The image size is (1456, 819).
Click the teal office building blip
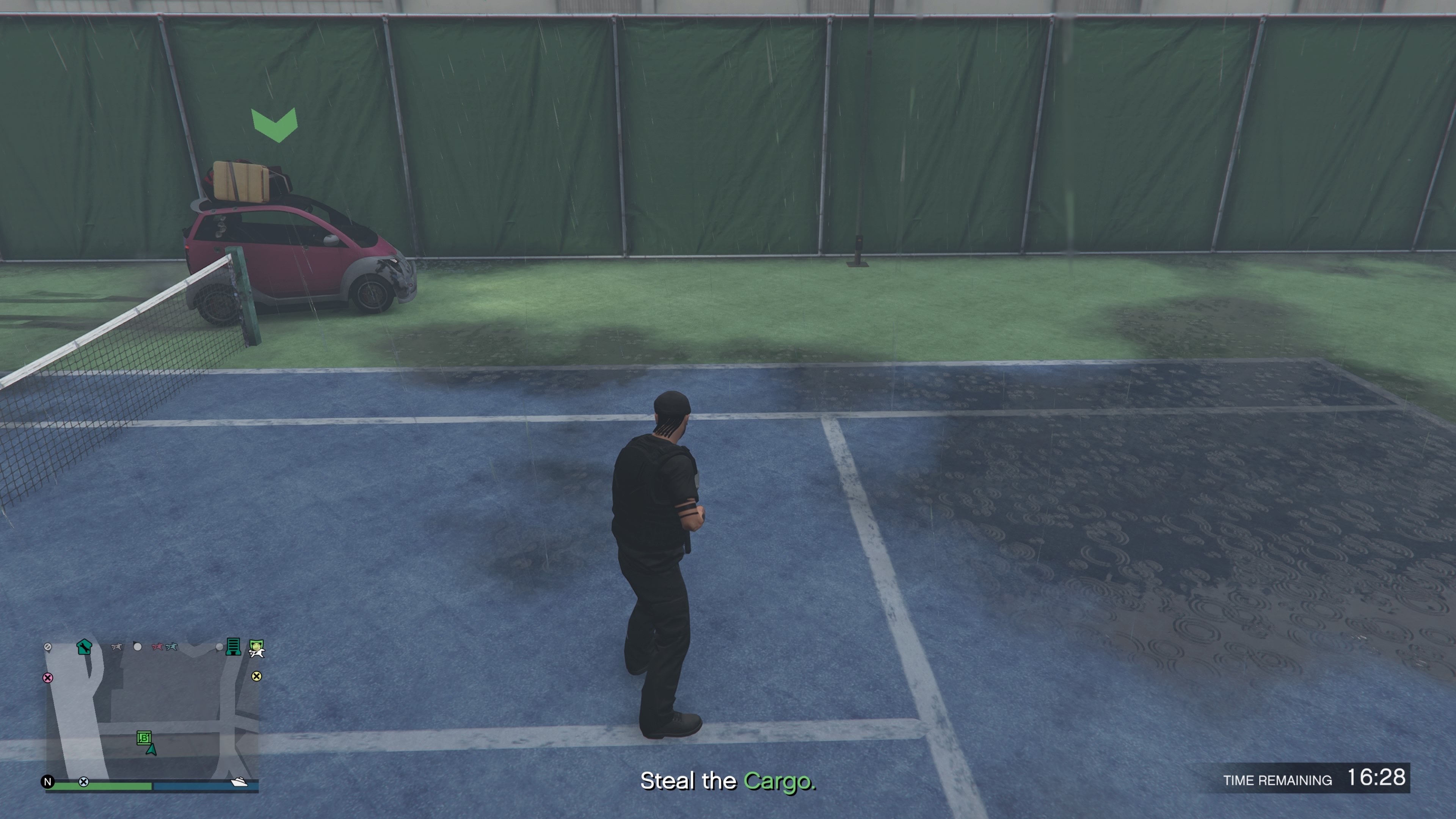233,646
